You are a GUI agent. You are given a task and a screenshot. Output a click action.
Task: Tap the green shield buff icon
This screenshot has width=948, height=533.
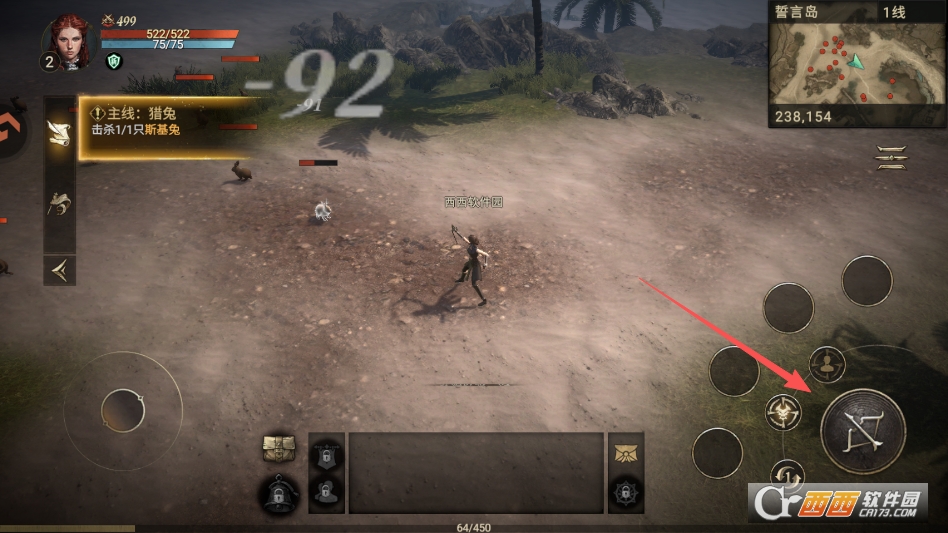(113, 61)
